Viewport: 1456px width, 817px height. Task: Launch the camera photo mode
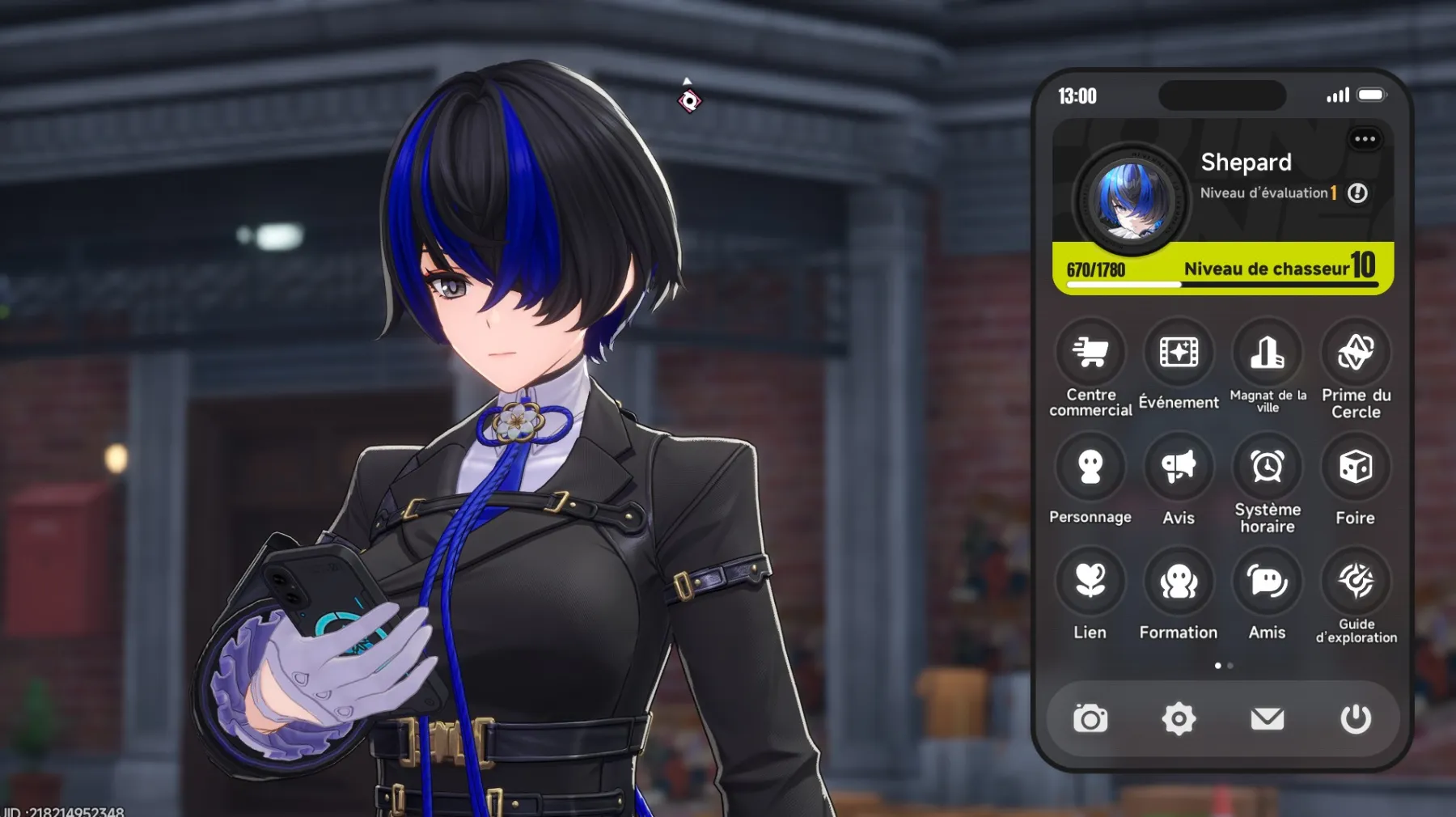pyautogui.click(x=1090, y=718)
